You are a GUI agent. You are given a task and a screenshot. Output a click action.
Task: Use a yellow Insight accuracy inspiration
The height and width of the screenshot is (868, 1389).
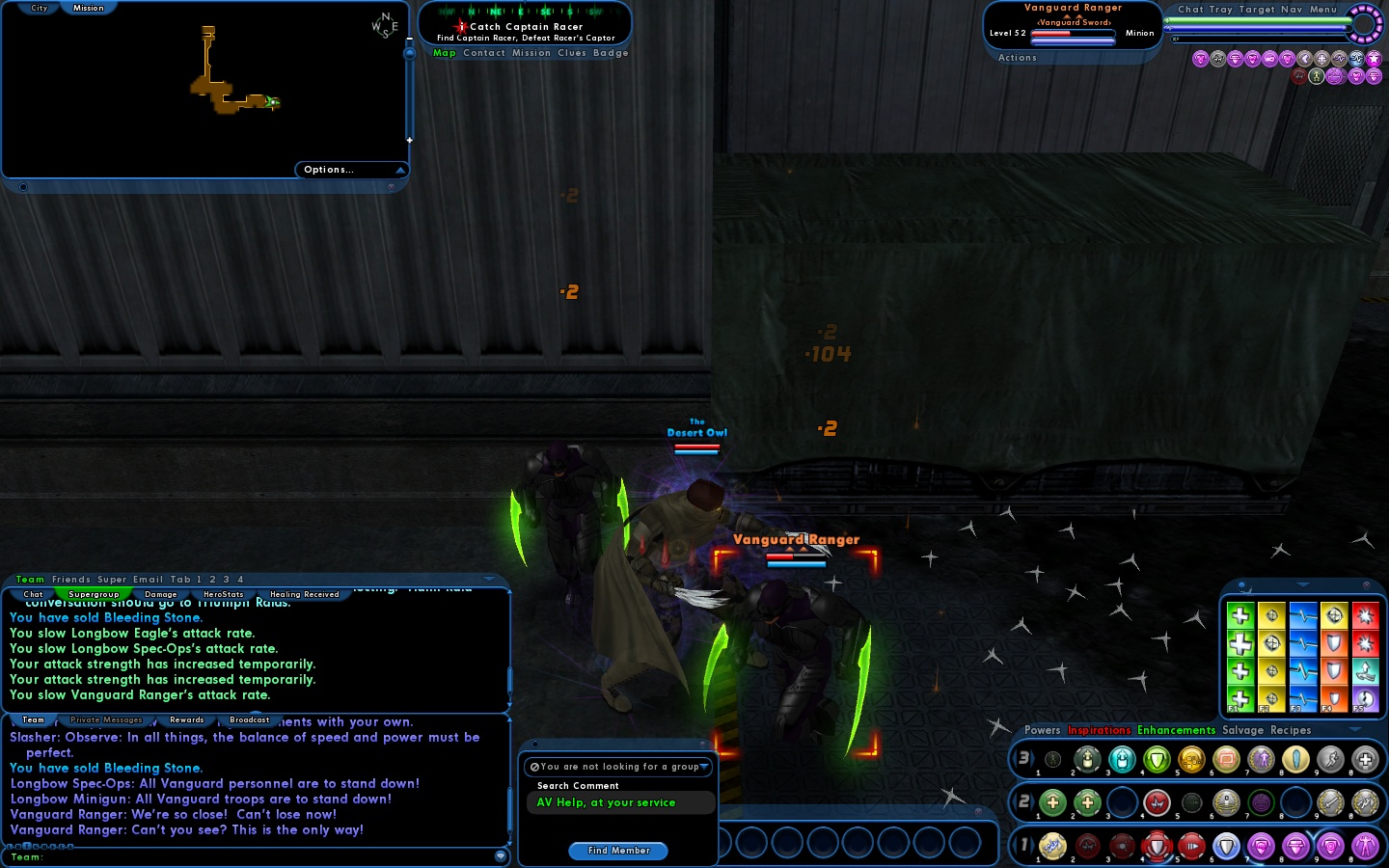coord(1272,616)
